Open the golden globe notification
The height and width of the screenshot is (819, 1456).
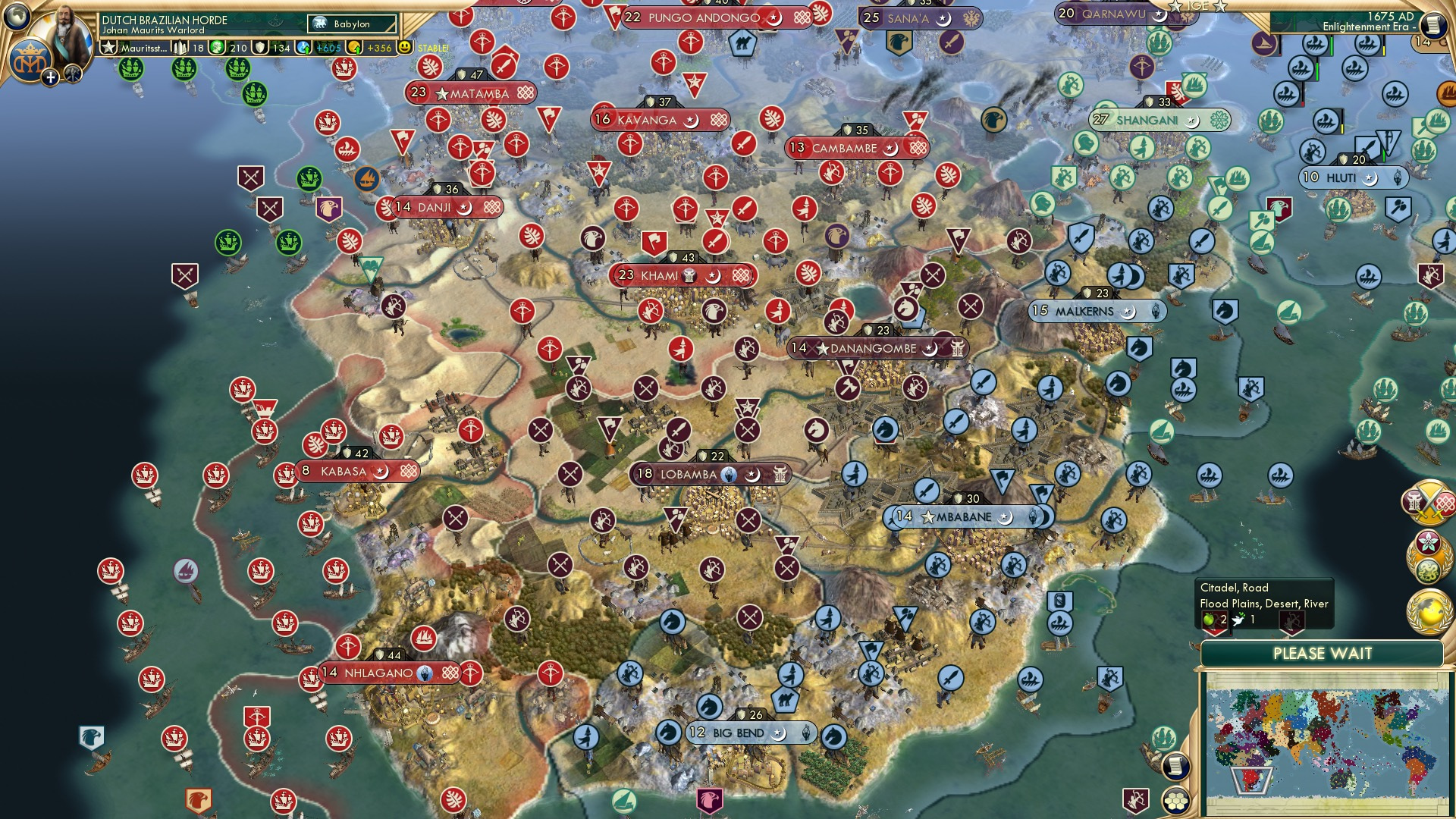1428,611
